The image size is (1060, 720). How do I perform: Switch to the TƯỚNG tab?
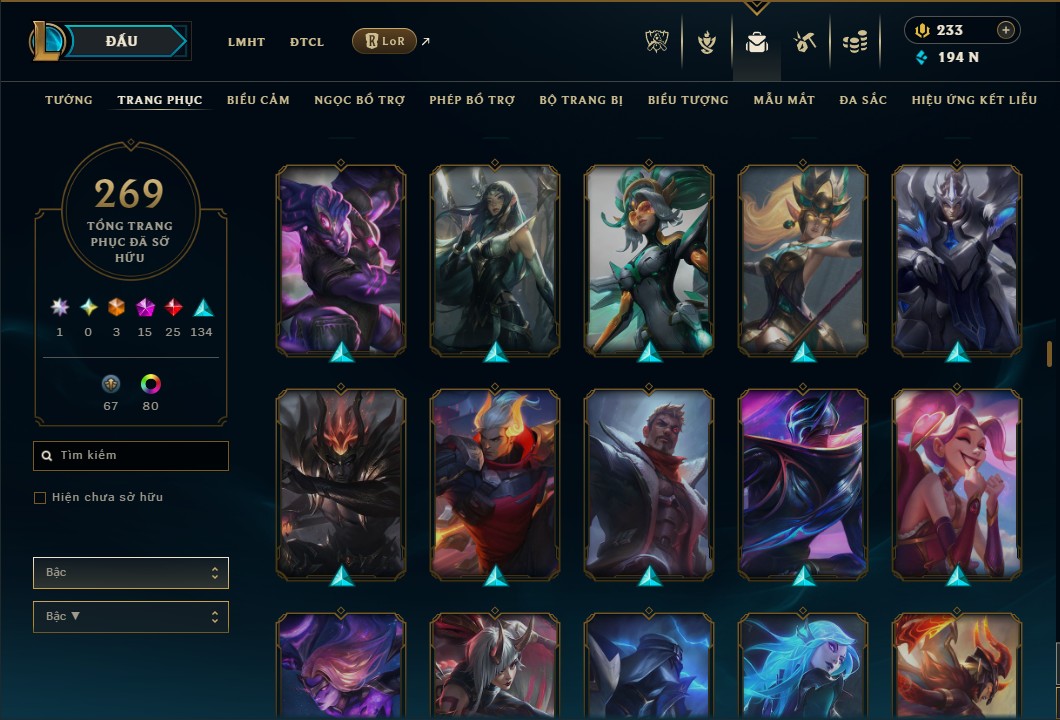(x=69, y=100)
